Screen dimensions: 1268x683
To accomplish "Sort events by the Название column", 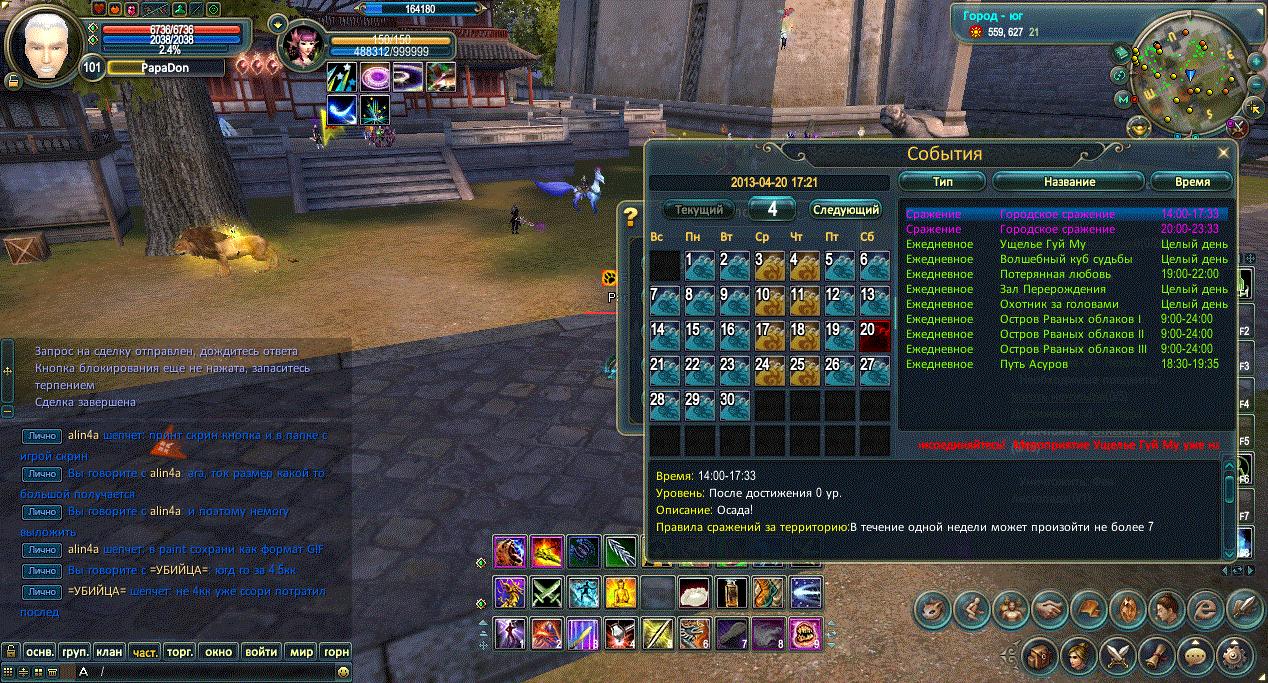I will [1068, 182].
